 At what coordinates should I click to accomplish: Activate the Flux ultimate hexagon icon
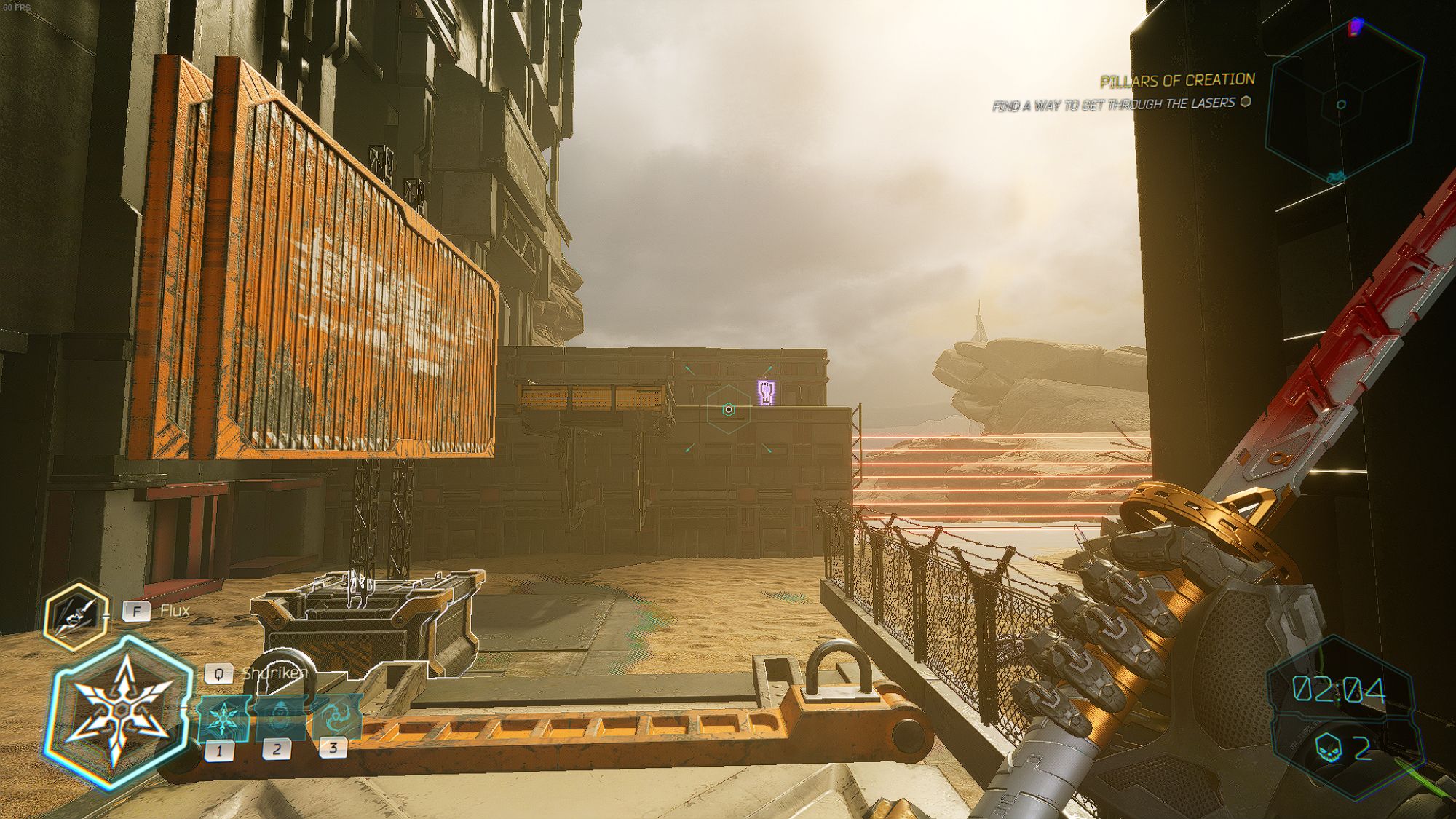tap(76, 616)
